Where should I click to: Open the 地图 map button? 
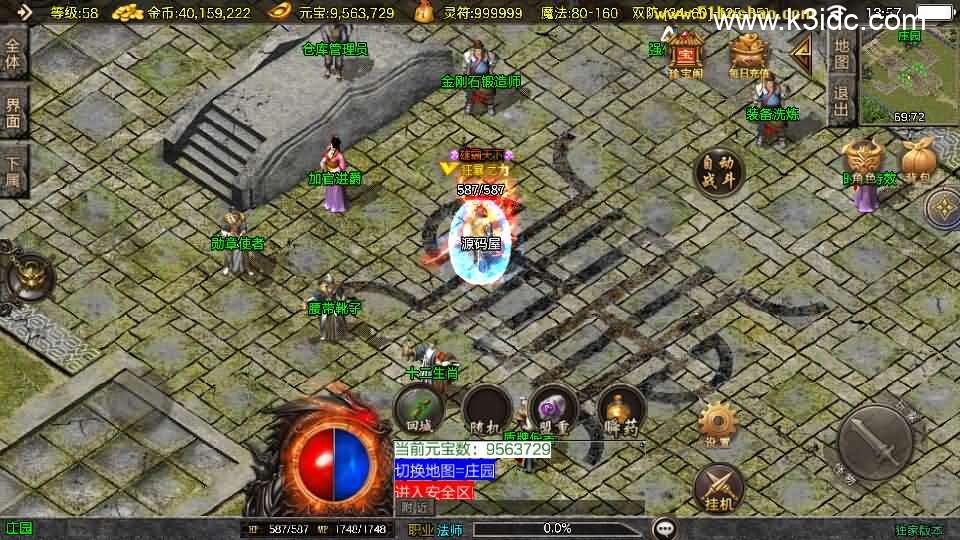(842, 54)
